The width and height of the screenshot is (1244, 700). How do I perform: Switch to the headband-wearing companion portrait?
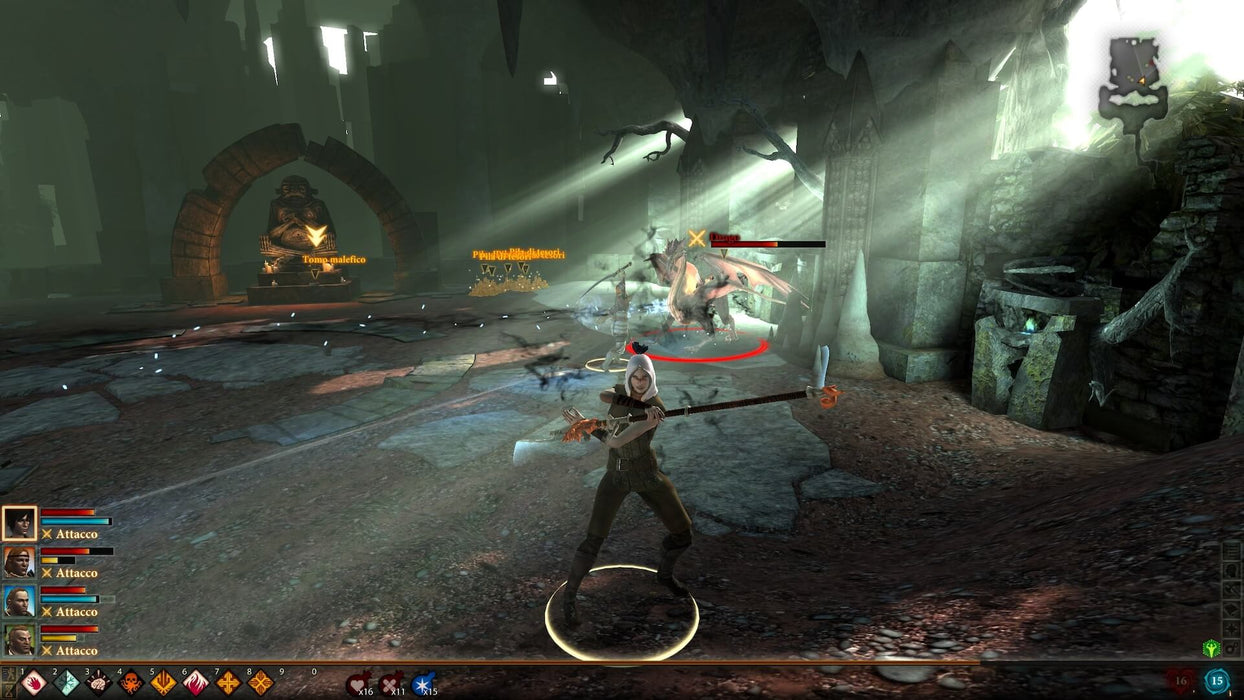click(x=19, y=562)
